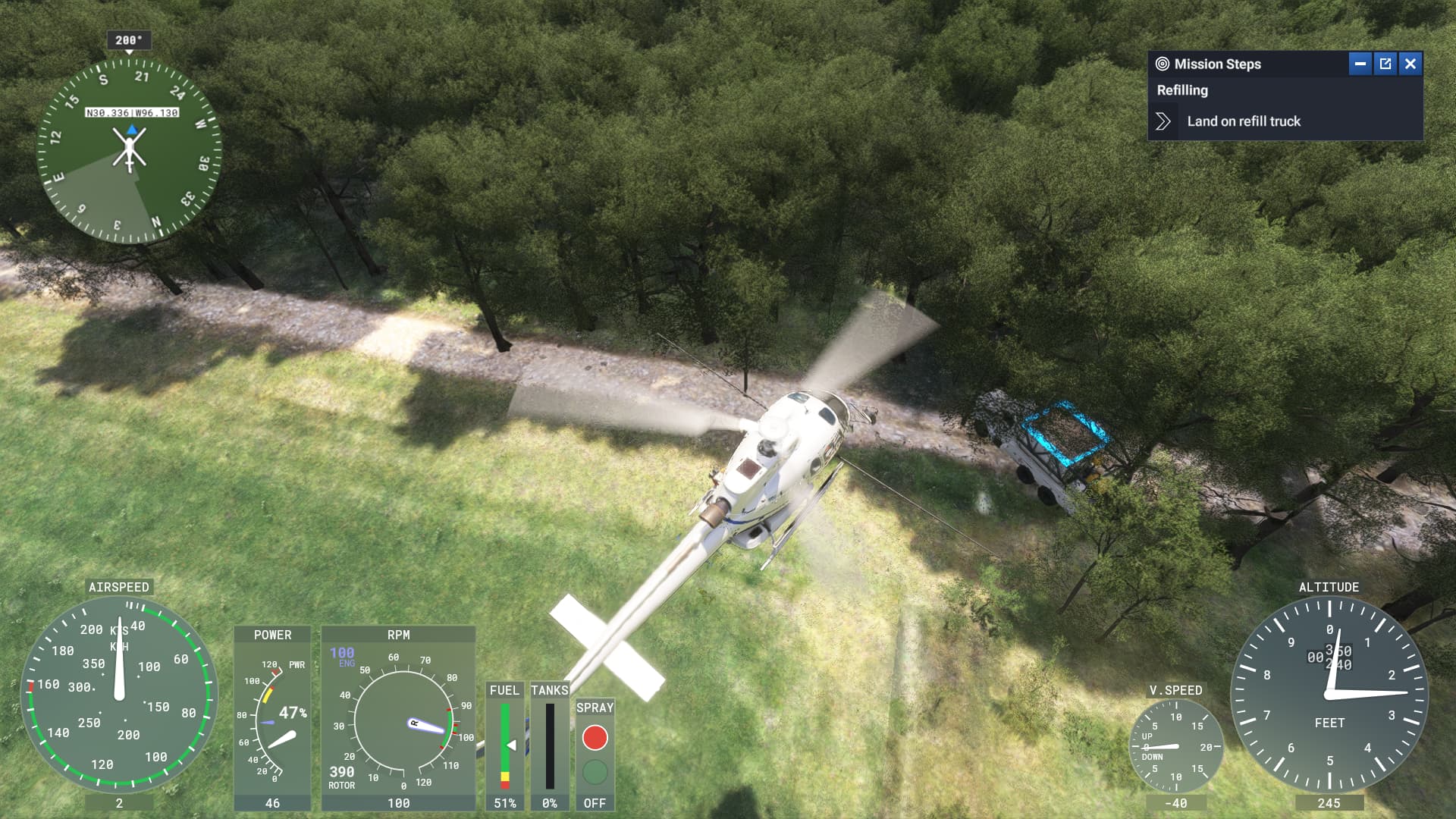
Task: Click the 0% TANKS readout
Action: [x=549, y=803]
